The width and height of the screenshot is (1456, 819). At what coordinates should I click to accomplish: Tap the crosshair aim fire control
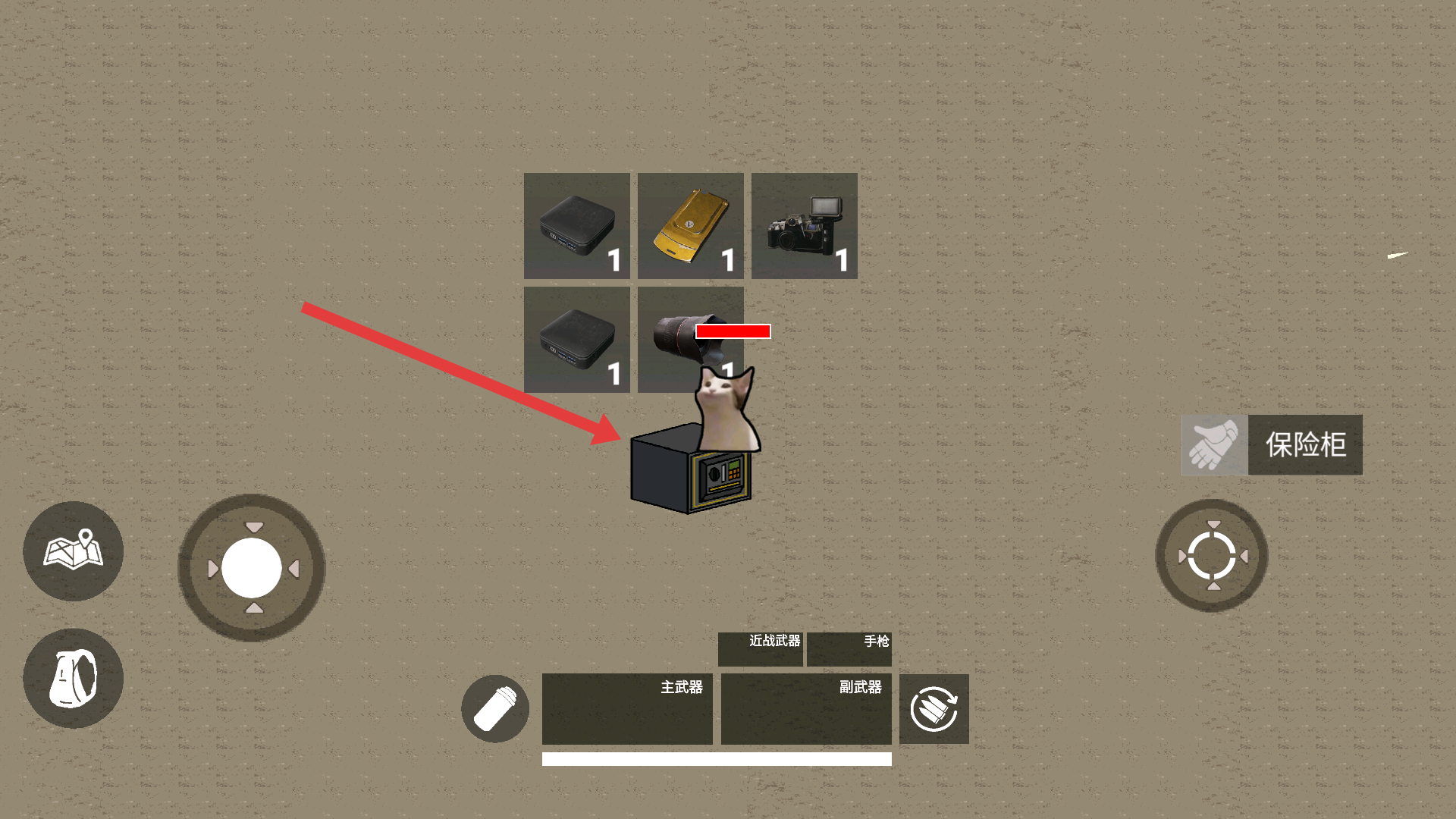pyautogui.click(x=1211, y=556)
